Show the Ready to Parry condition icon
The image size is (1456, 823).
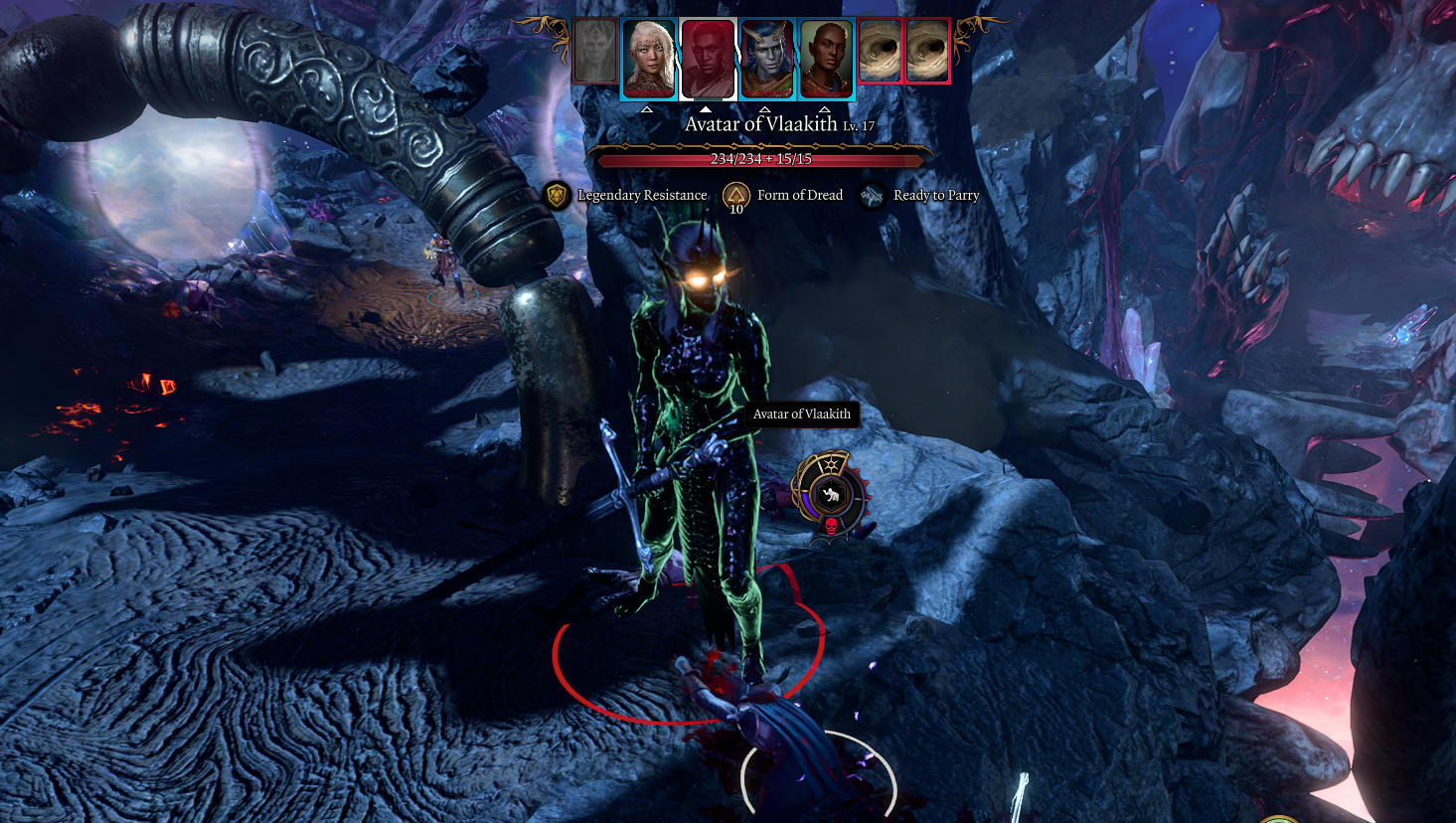pos(872,196)
